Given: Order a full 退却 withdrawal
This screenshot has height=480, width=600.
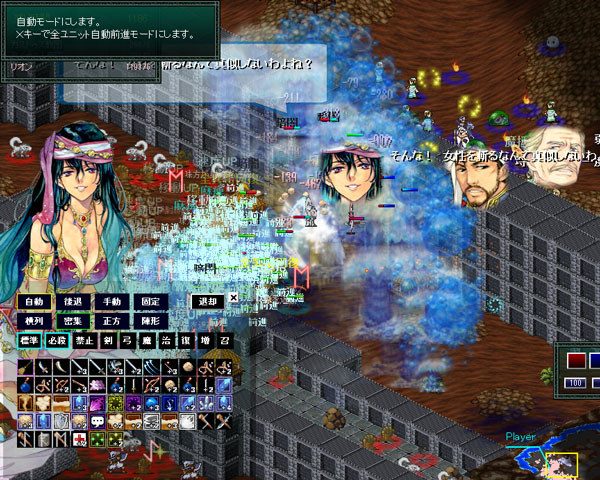Looking at the screenshot, I should 207,301.
